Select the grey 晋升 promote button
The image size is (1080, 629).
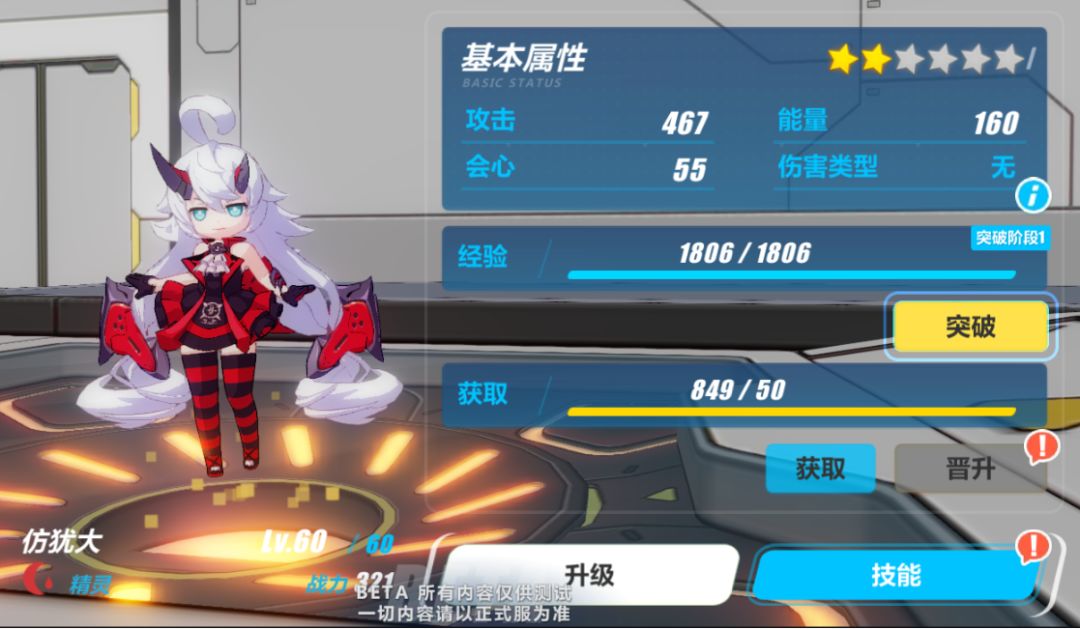click(968, 469)
